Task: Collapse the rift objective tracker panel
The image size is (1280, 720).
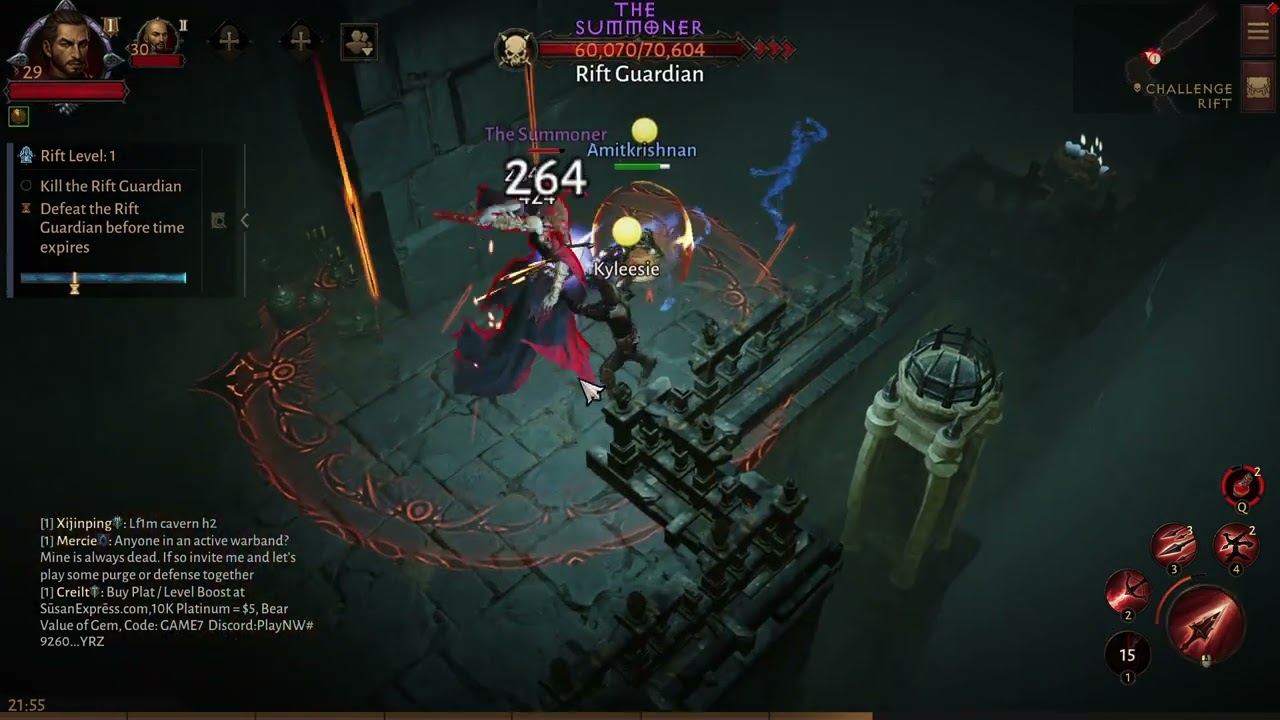Action: point(244,220)
